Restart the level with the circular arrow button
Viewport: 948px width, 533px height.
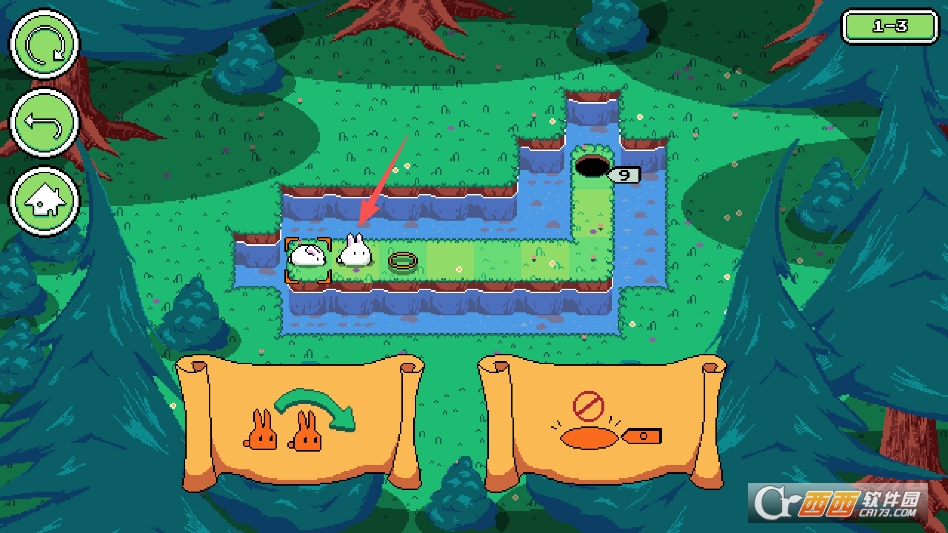tap(43, 43)
